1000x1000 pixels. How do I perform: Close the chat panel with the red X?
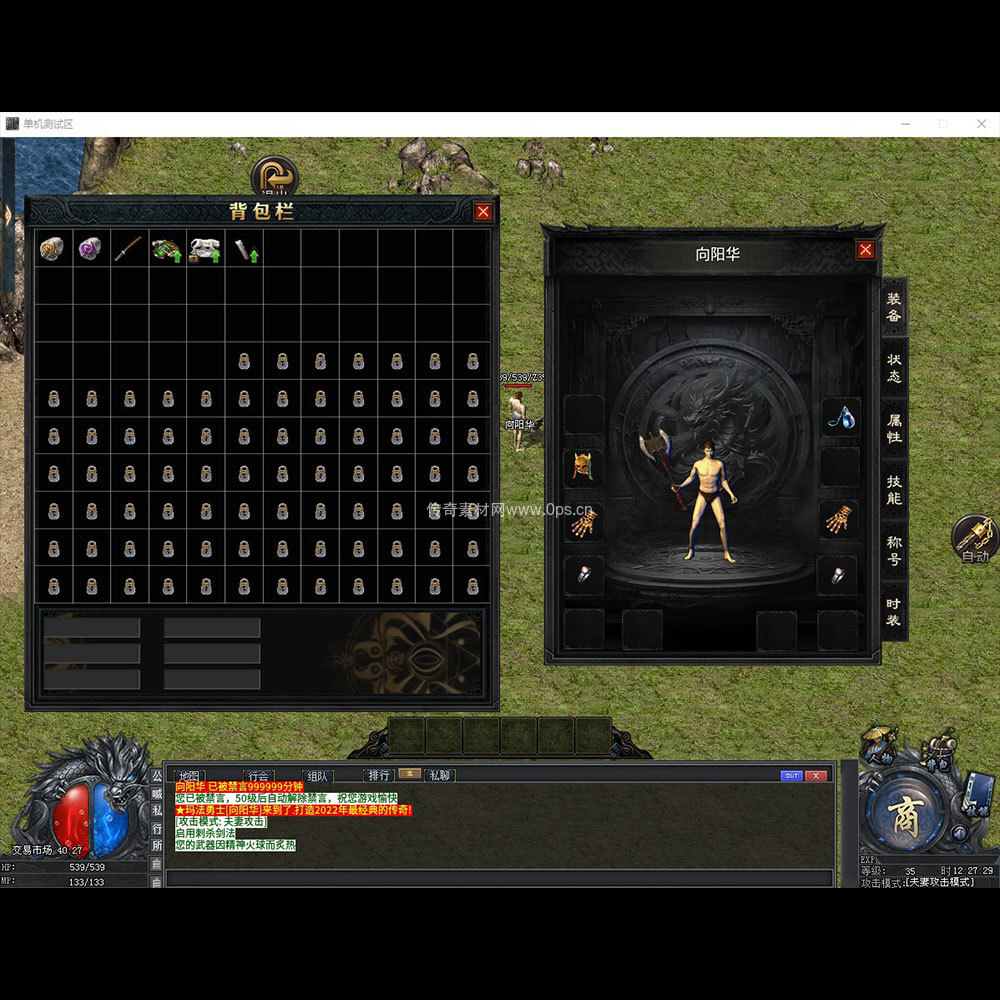click(x=817, y=775)
